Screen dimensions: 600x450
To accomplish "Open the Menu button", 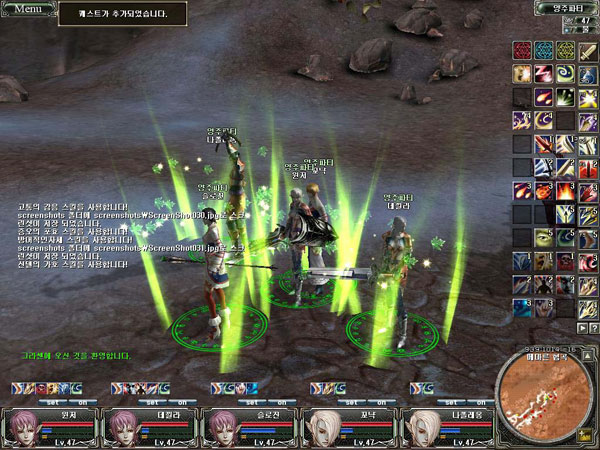I will click(26, 9).
